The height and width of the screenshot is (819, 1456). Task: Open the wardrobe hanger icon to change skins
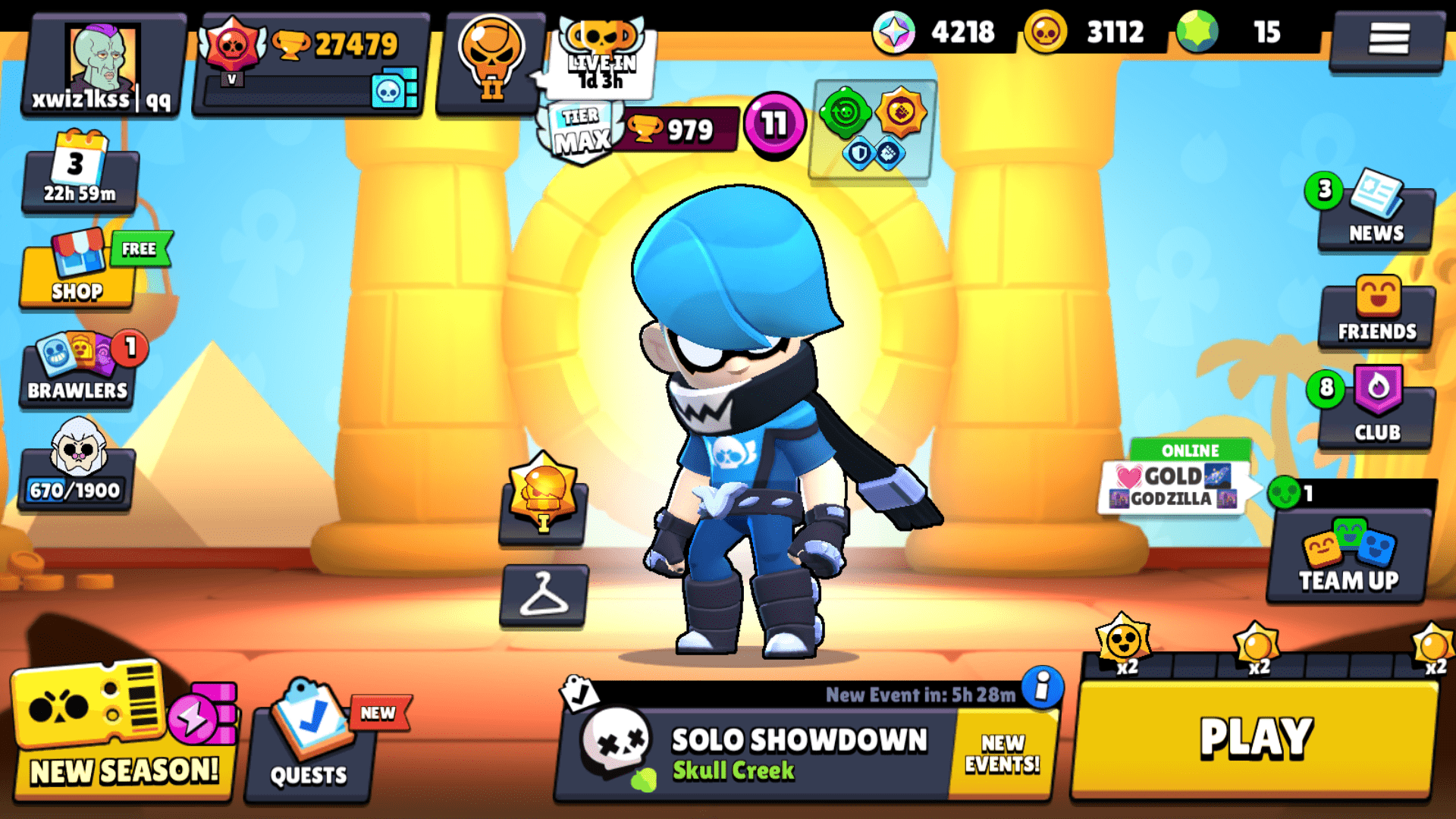[542, 594]
